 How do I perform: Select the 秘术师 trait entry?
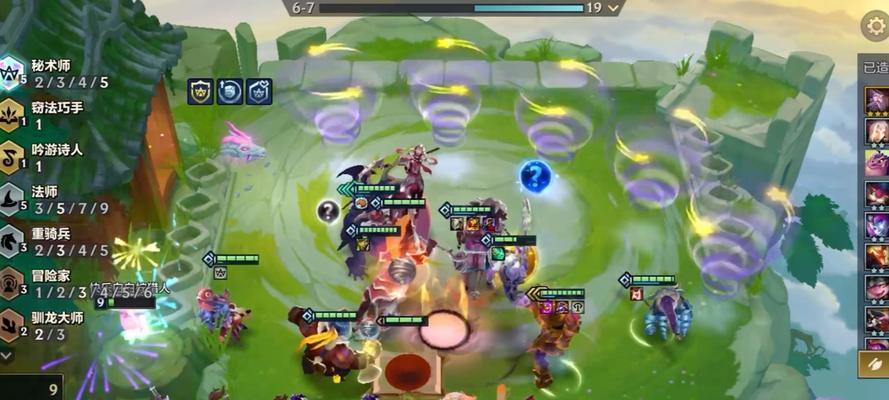coord(45,72)
